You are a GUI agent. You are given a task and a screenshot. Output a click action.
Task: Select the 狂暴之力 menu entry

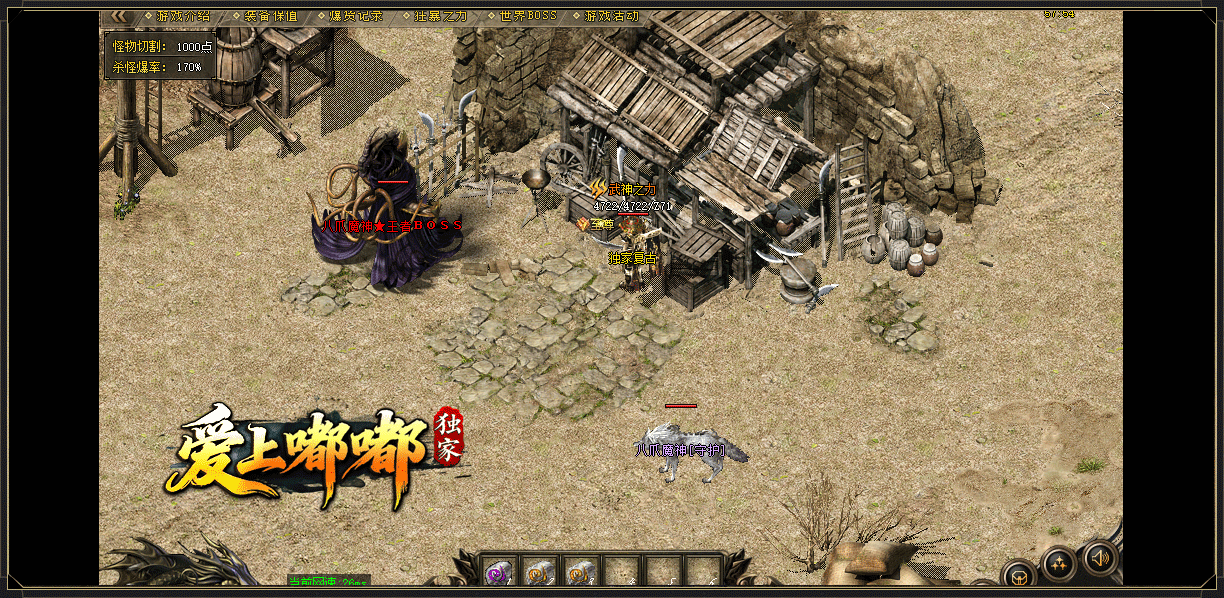(441, 16)
